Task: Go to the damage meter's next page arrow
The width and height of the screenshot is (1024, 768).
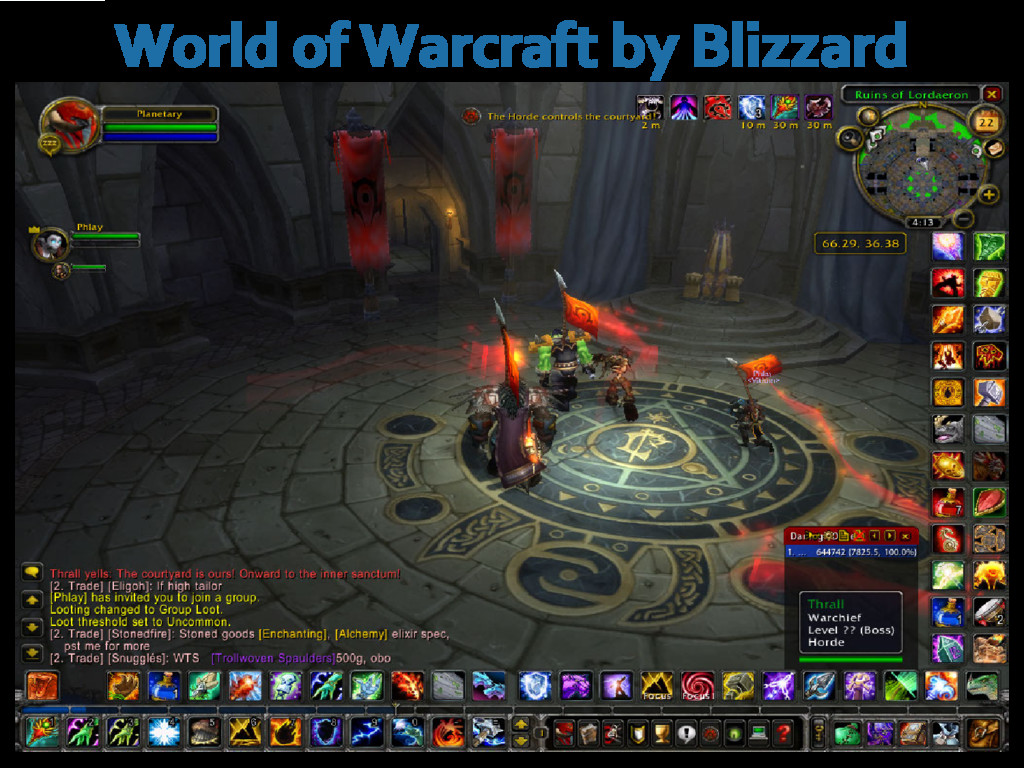Action: pyautogui.click(x=889, y=536)
